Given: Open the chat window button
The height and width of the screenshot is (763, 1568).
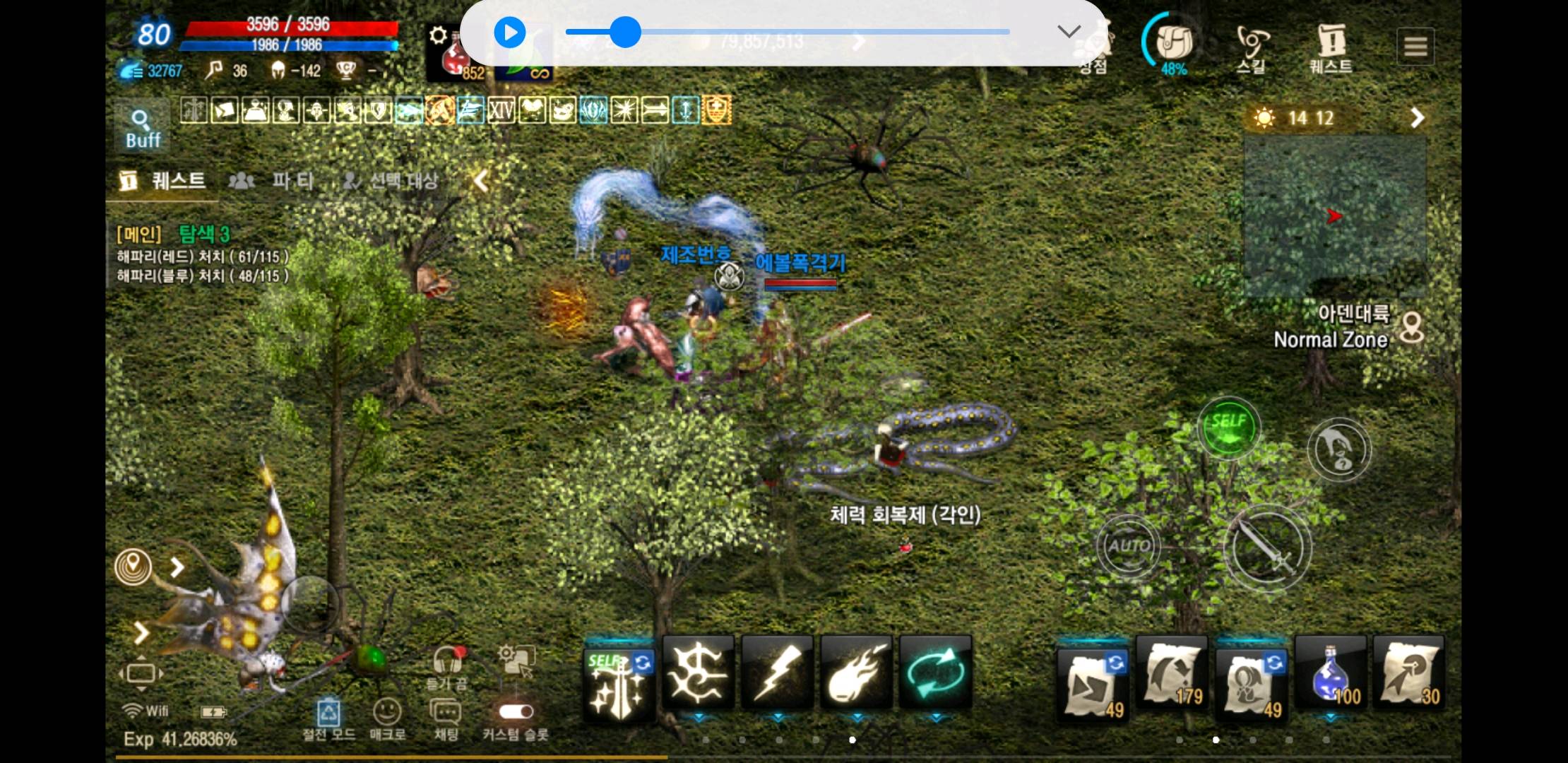Looking at the screenshot, I should (446, 714).
